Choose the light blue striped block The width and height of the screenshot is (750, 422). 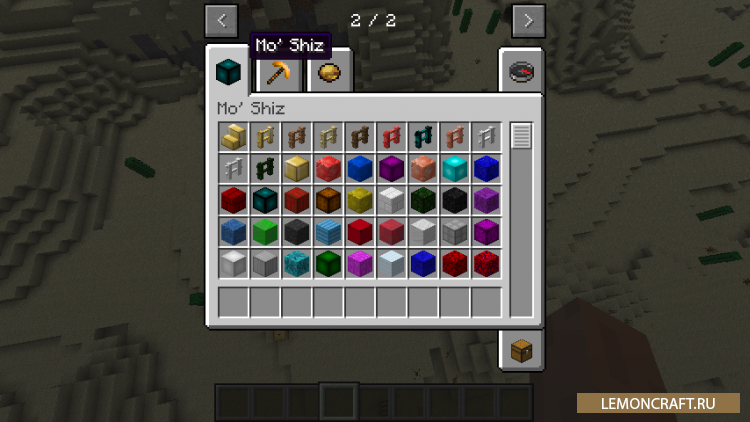click(x=329, y=233)
